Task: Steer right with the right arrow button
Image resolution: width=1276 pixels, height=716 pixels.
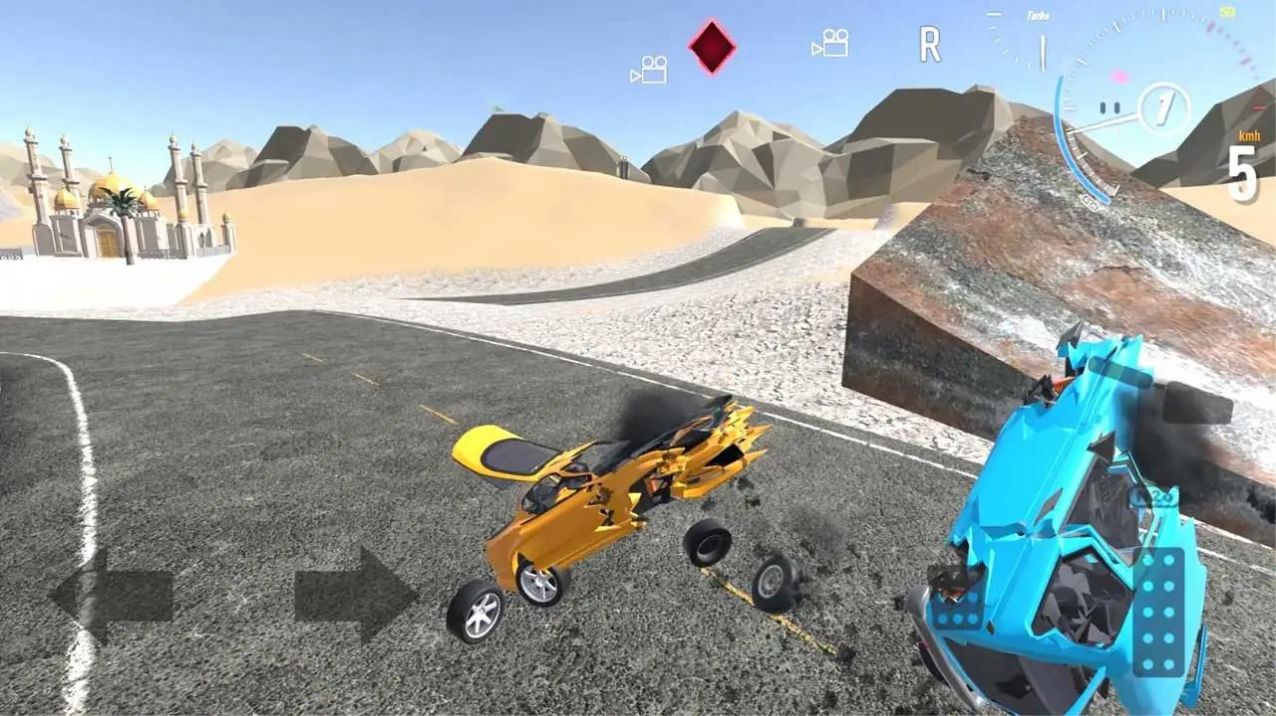Action: (356, 596)
